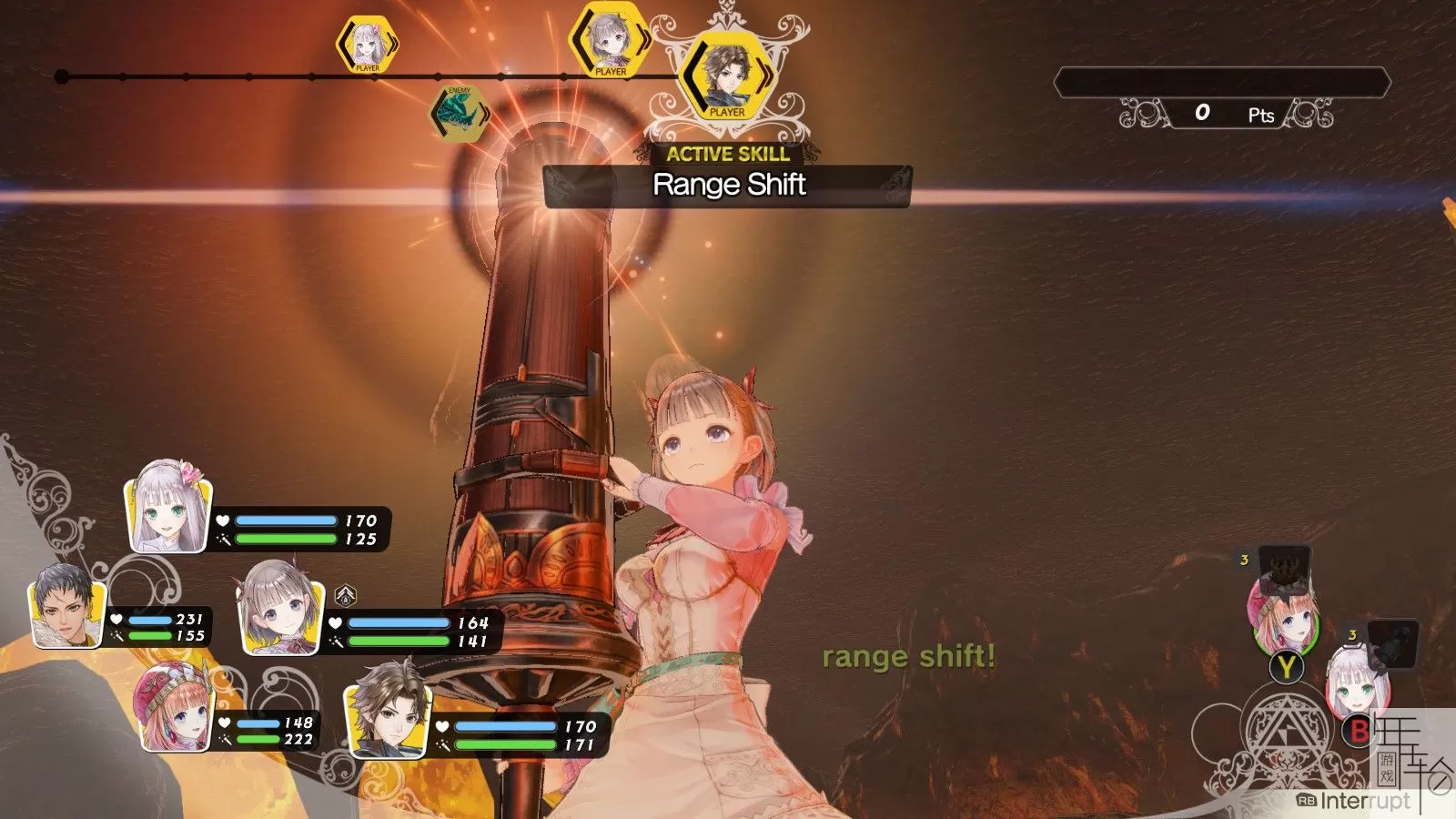Click the brown-haired man's active turn-order icon
Image resolution: width=1456 pixels, height=819 pixels.
coord(727,76)
